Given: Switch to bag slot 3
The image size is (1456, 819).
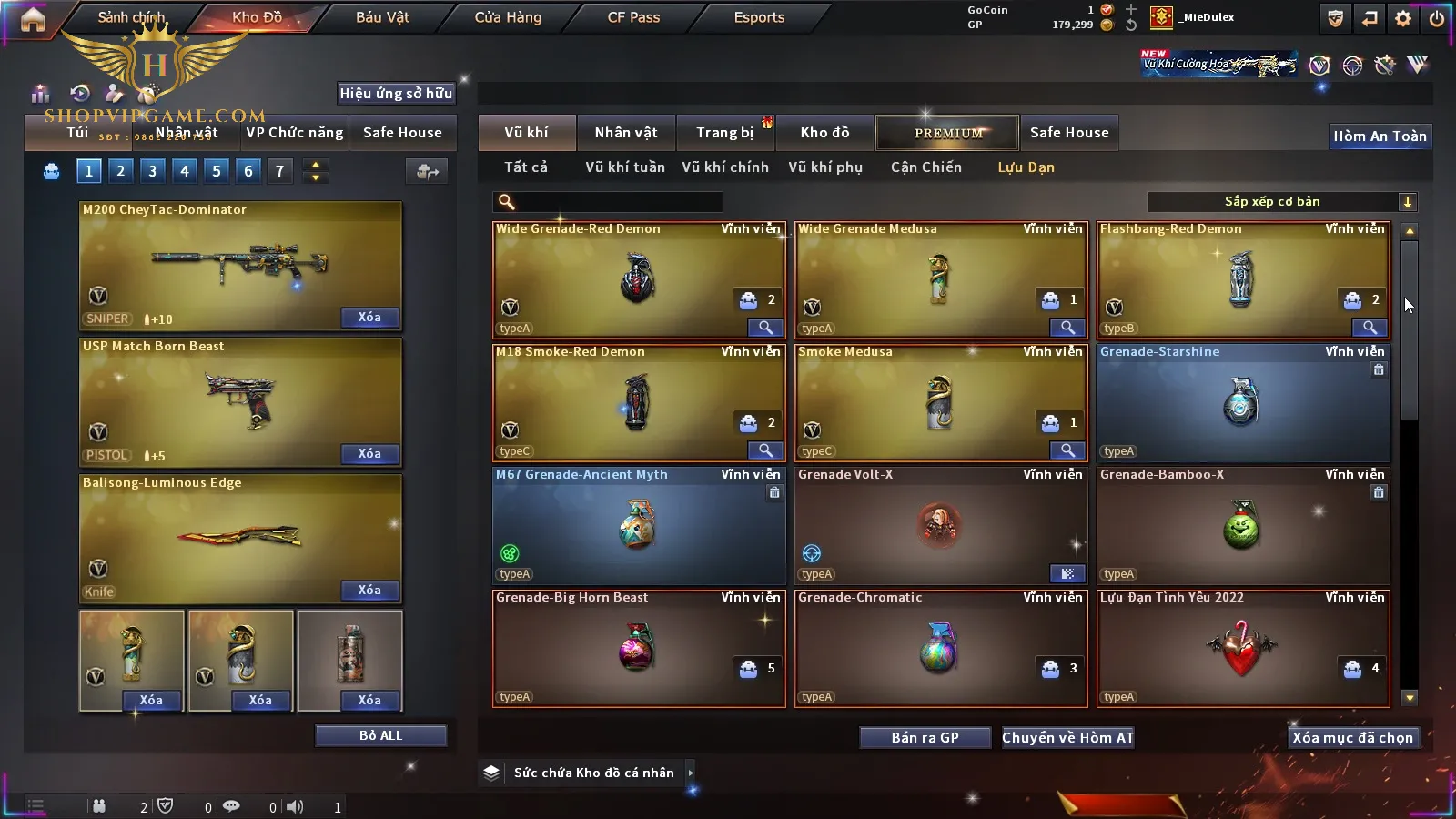Looking at the screenshot, I should 152,171.
